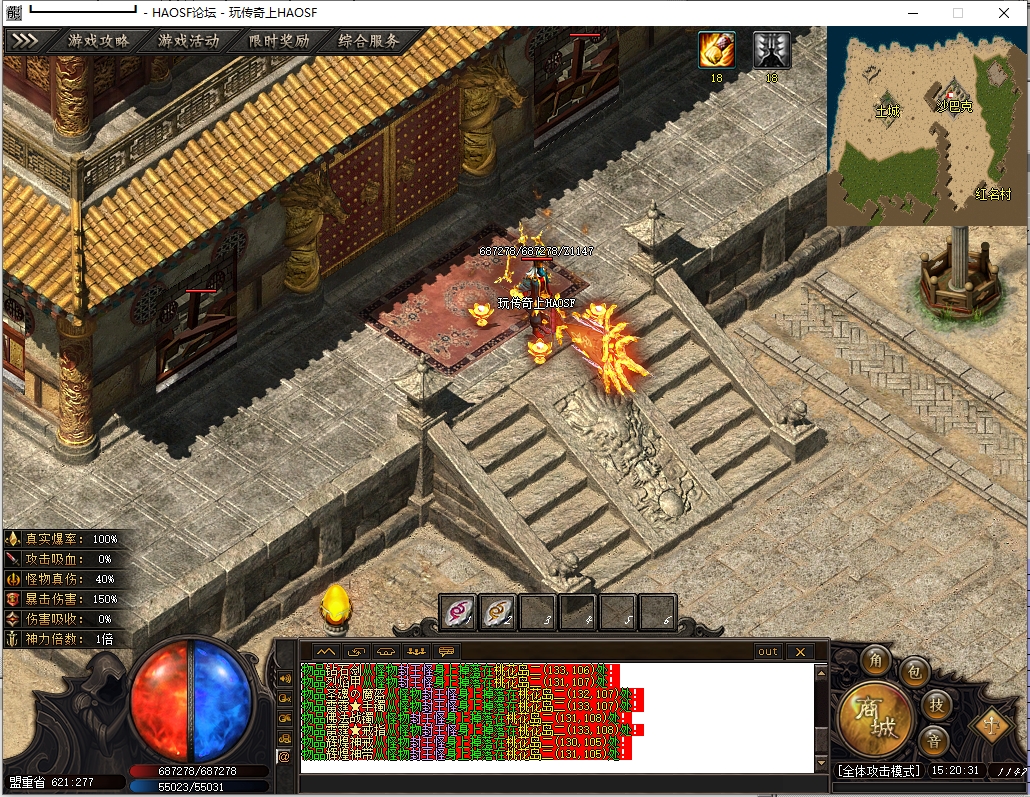The height and width of the screenshot is (797, 1030).
Task: Select the flaming fist buff icon
Action: 716,49
